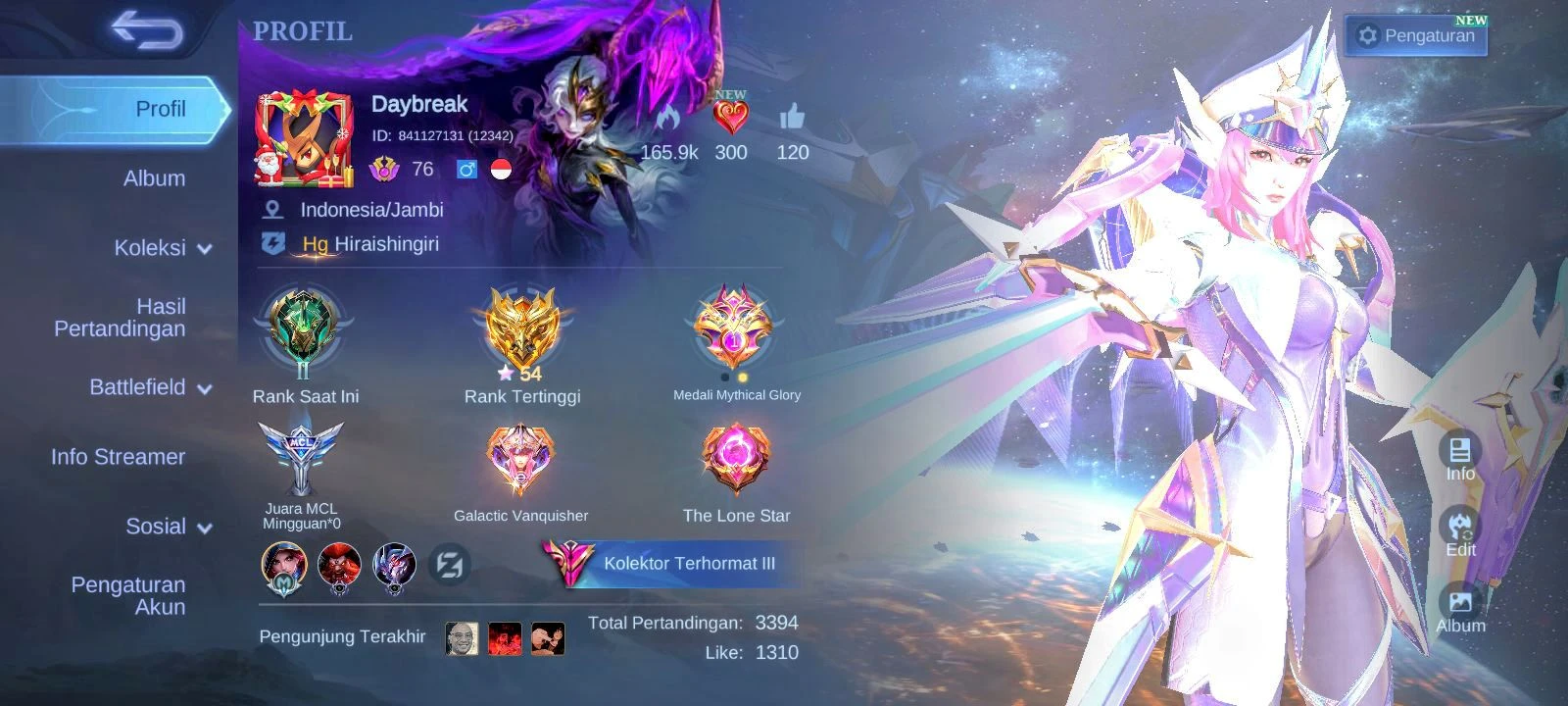
Task: Click the Edit showcase button
Action: point(1460,533)
